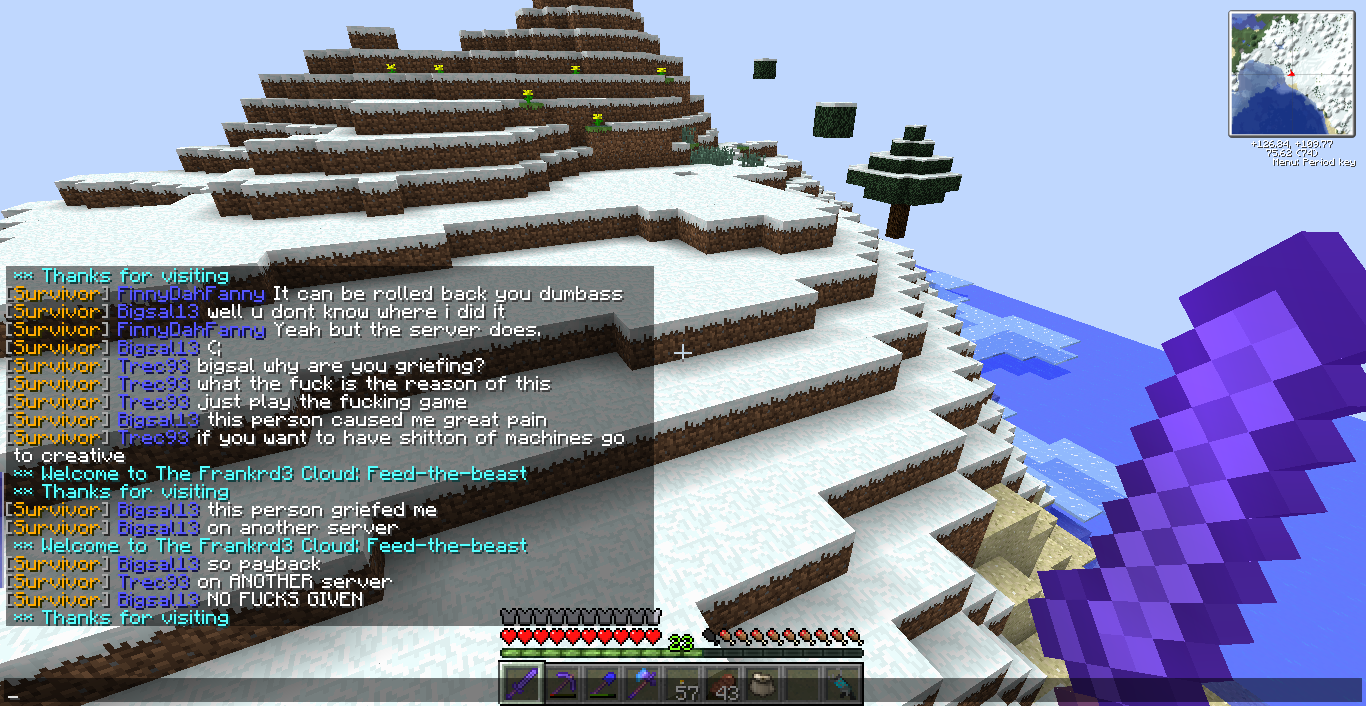
Task: Select the hotbar stack of 57 items
Action: tap(684, 686)
